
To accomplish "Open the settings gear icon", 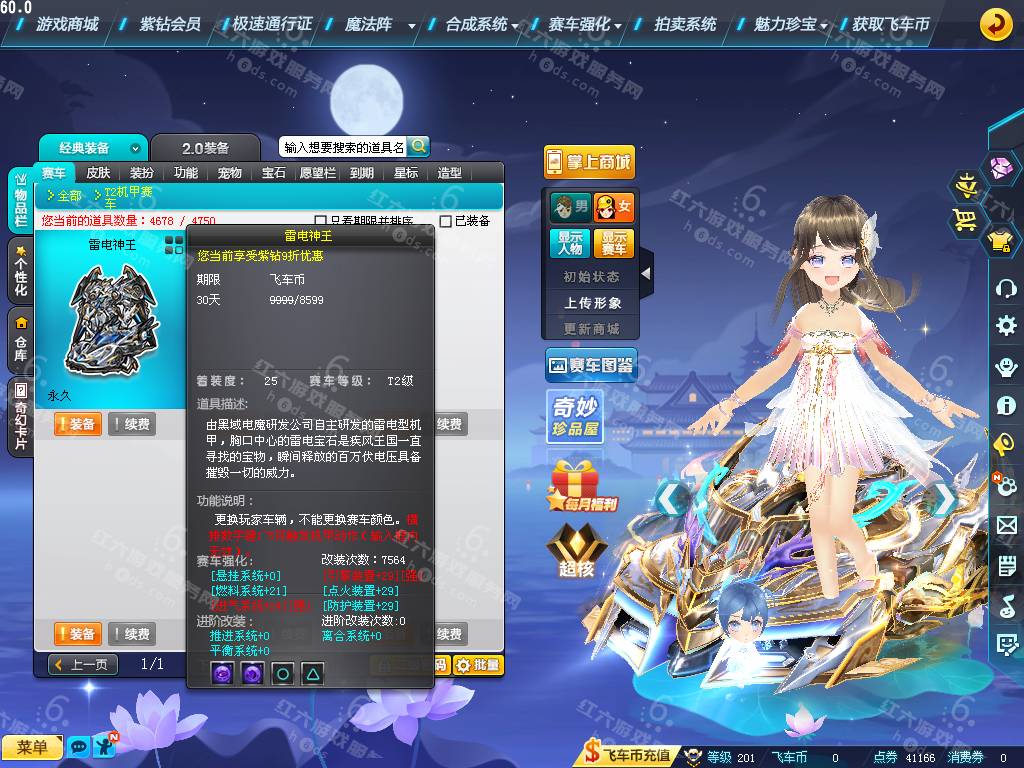I will [x=1006, y=326].
